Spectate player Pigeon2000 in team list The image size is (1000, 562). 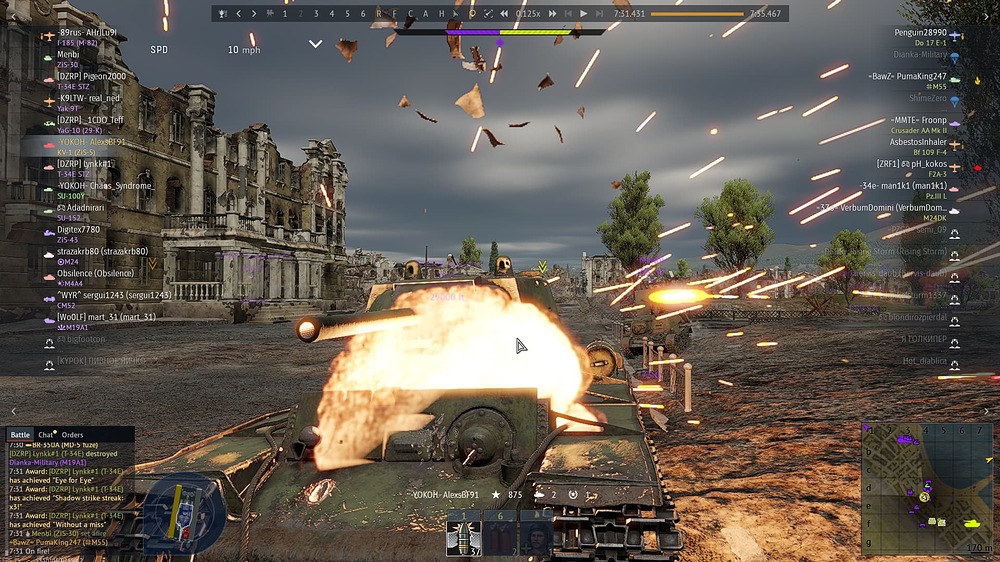coord(92,76)
